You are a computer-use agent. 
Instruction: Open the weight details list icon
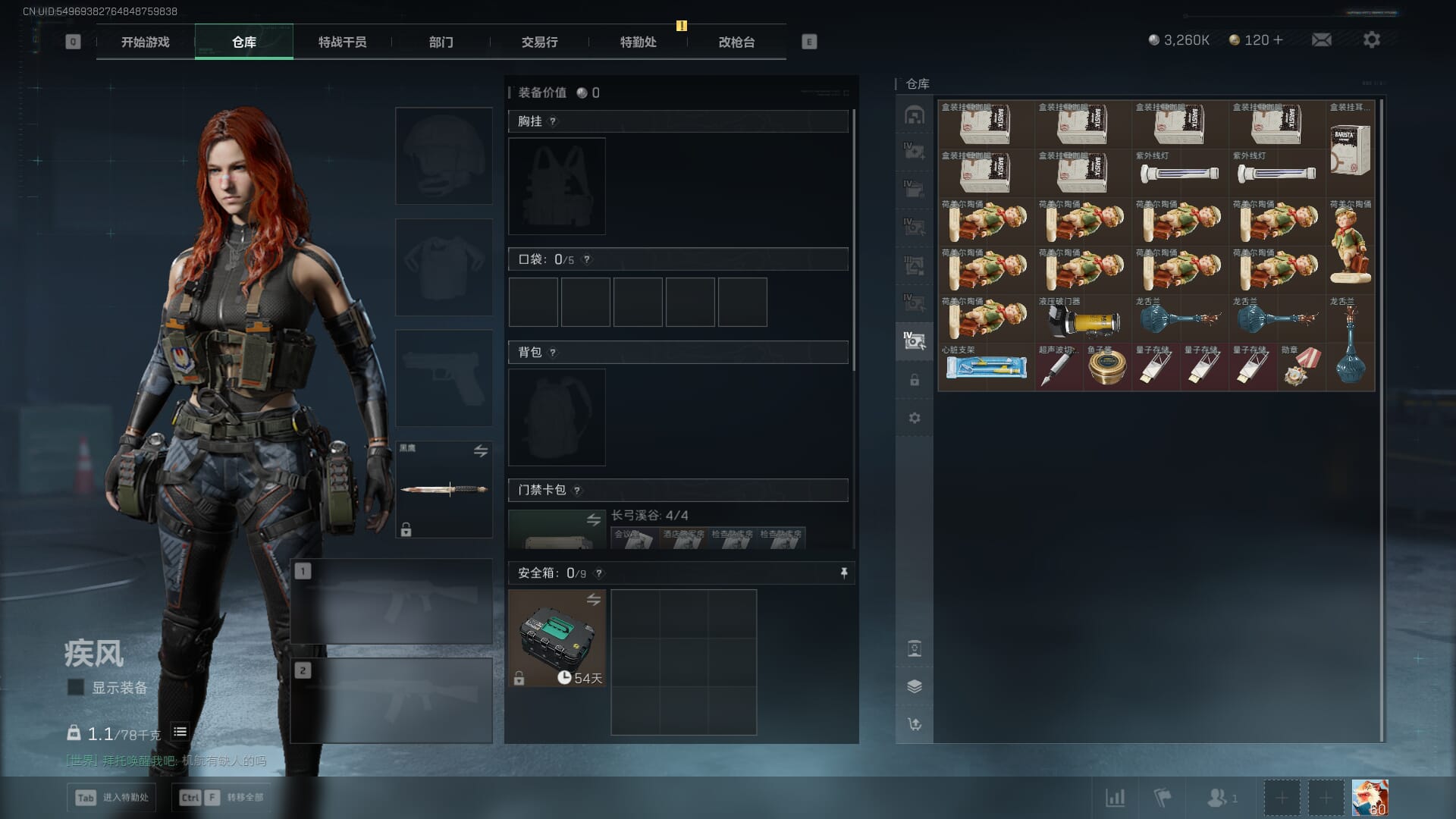pyautogui.click(x=180, y=732)
